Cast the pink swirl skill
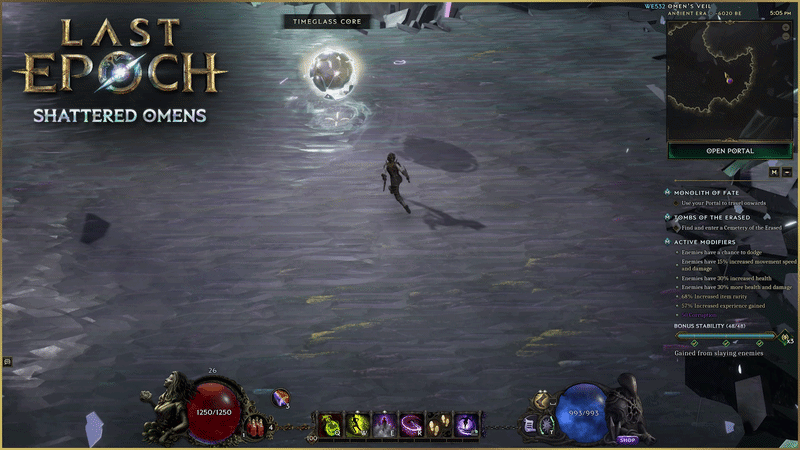This screenshot has width=800, height=450. pos(412,425)
